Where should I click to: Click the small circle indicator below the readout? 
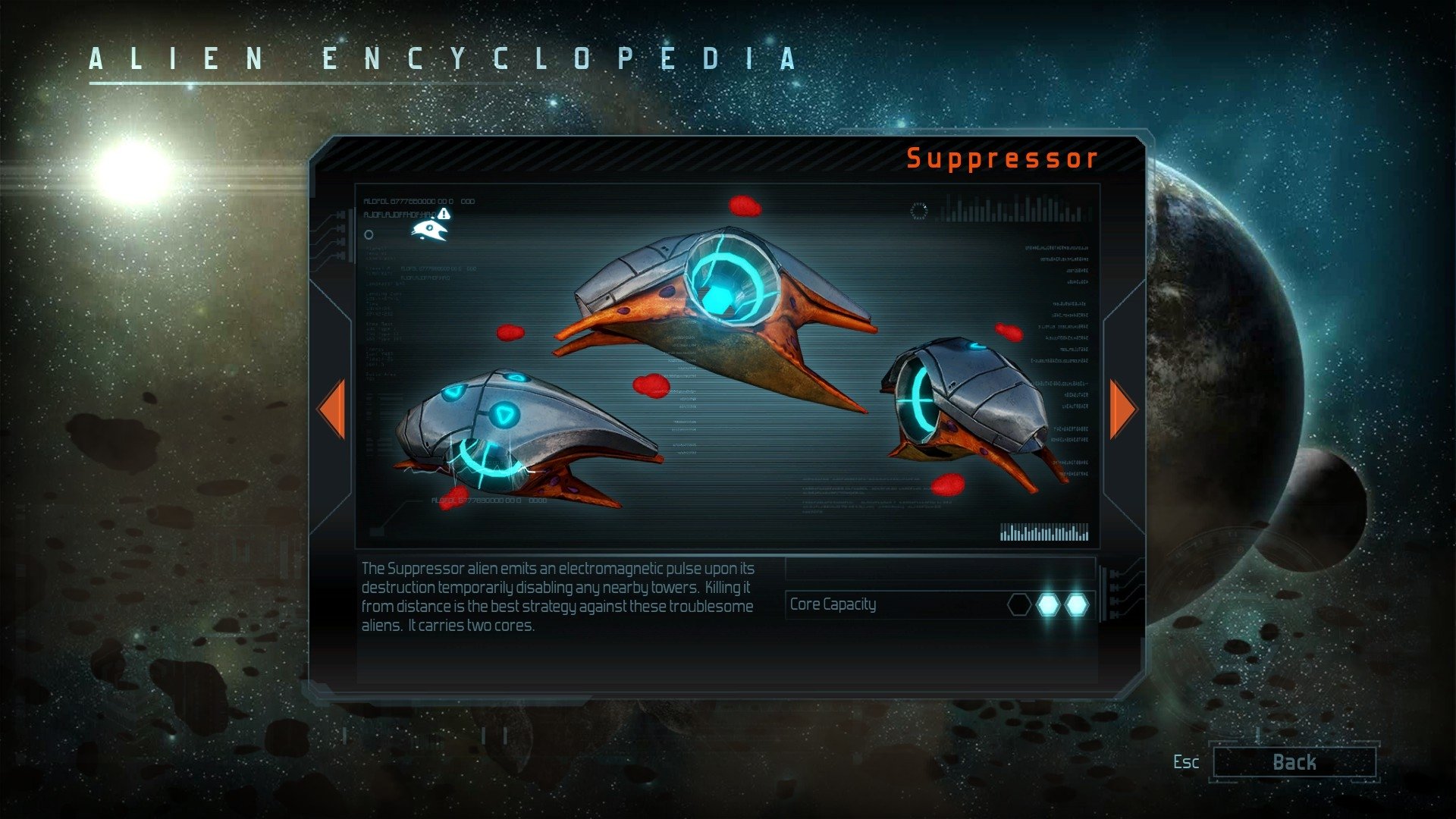[369, 235]
